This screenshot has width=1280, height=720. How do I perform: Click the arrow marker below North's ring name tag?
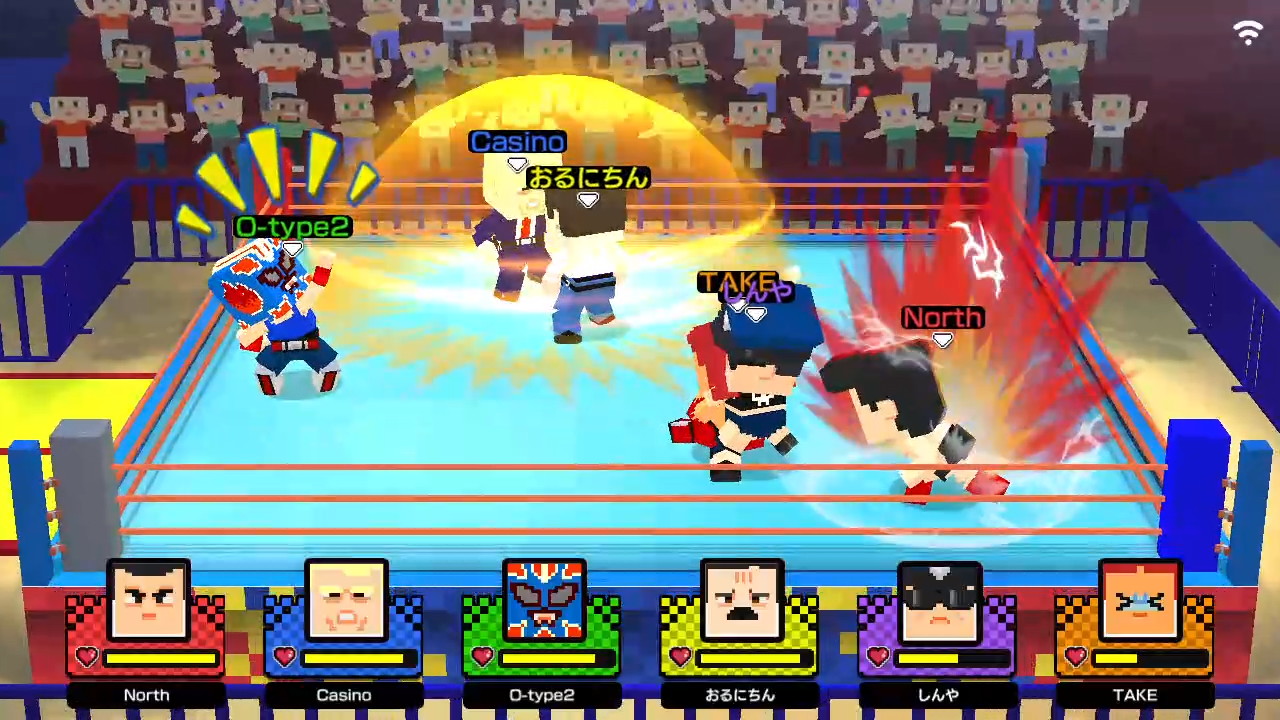pyautogui.click(x=941, y=340)
